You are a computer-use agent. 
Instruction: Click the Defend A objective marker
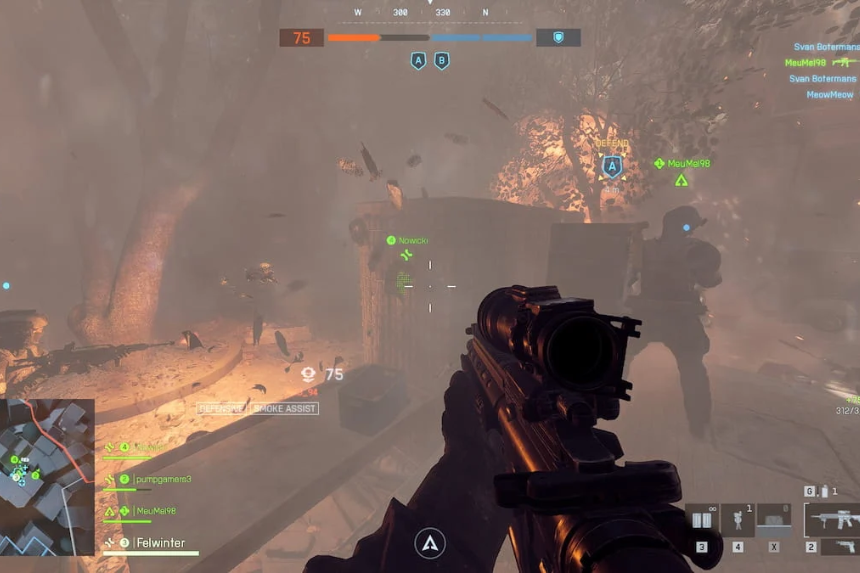[x=612, y=166]
